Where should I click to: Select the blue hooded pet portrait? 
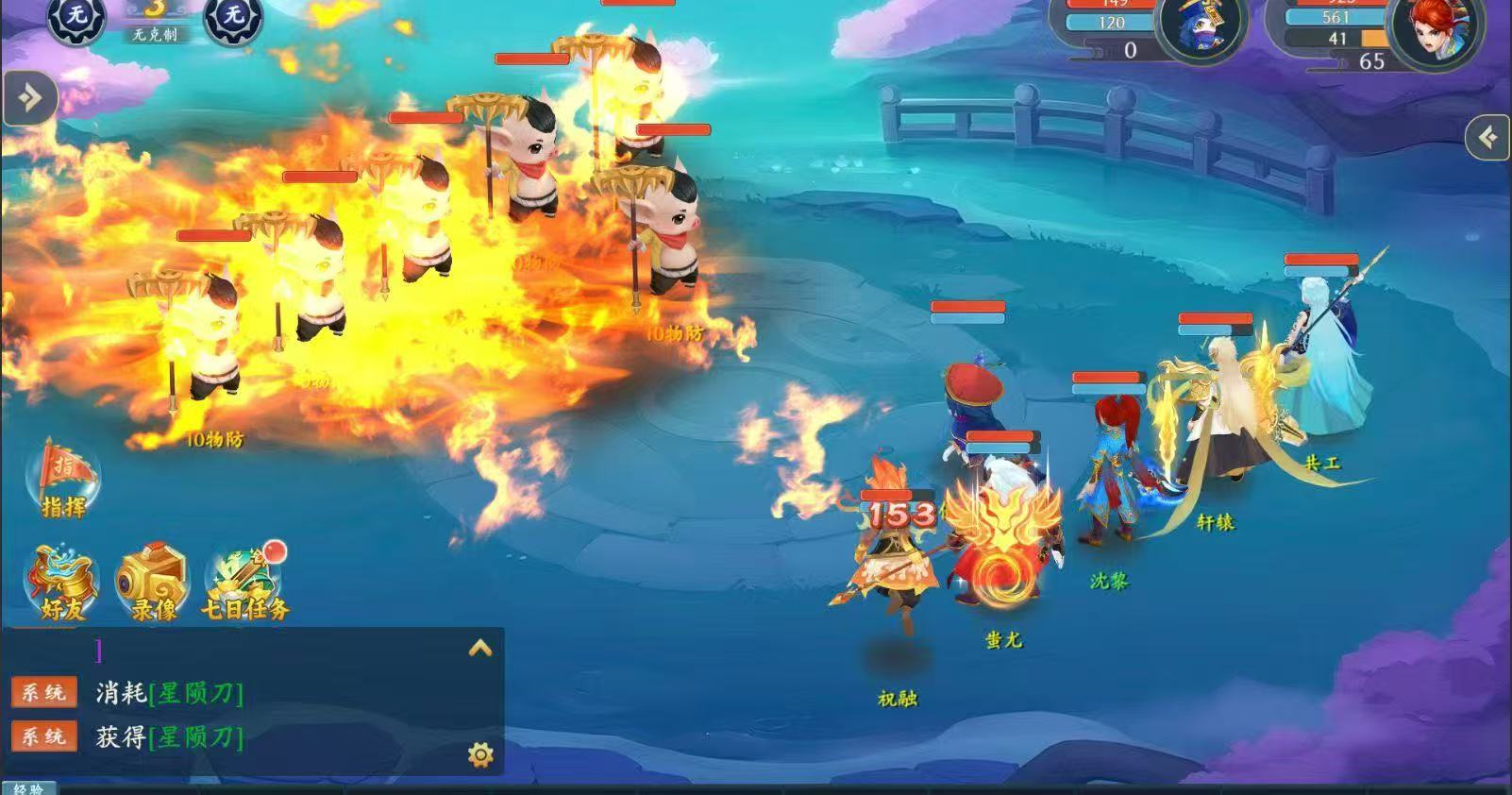click(x=1201, y=30)
